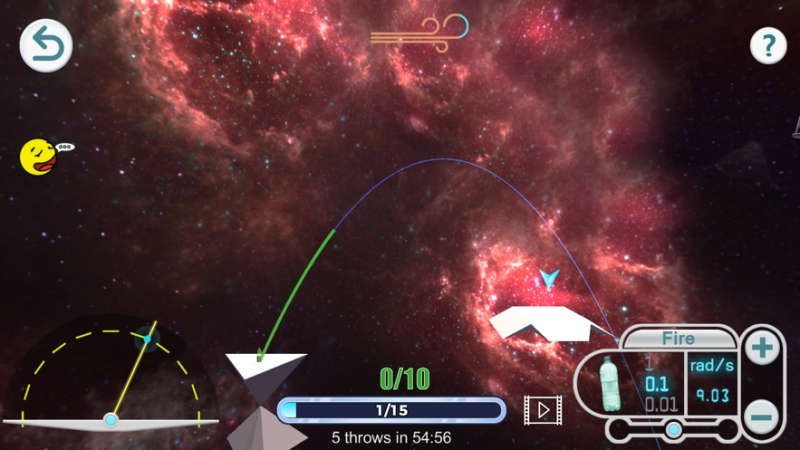This screenshot has width=800, height=450.
Task: Open help with the question mark button
Action: click(768, 45)
